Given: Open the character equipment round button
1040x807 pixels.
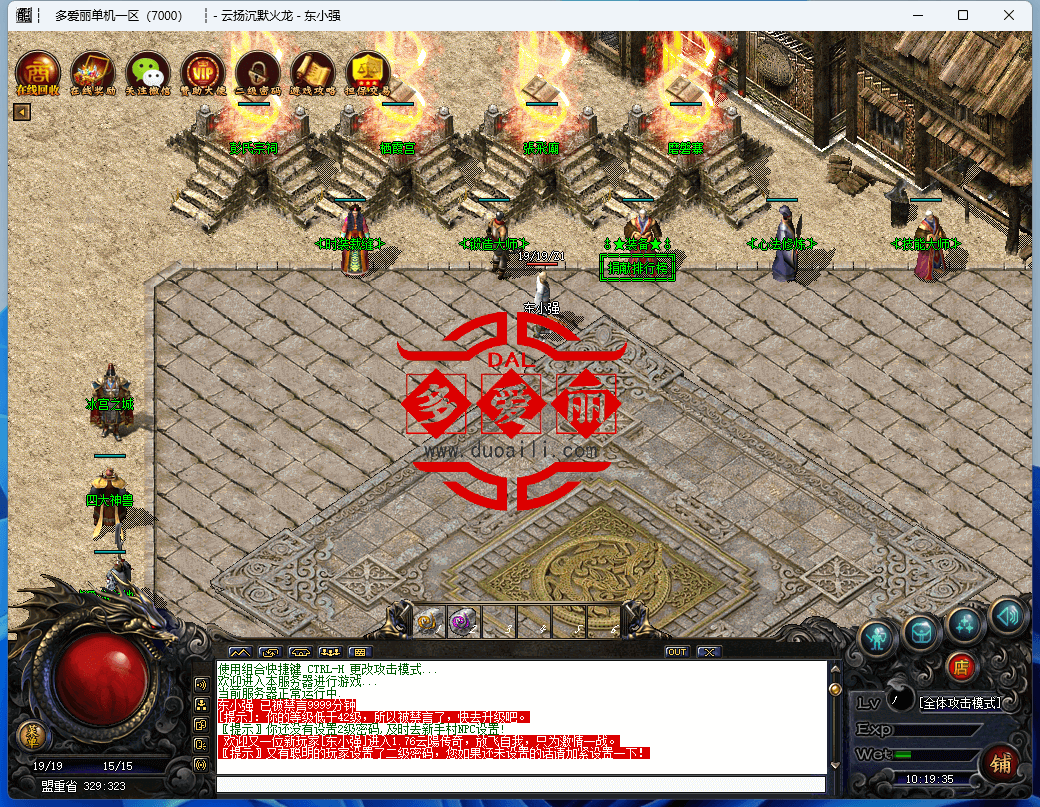Looking at the screenshot, I should pos(878,637).
